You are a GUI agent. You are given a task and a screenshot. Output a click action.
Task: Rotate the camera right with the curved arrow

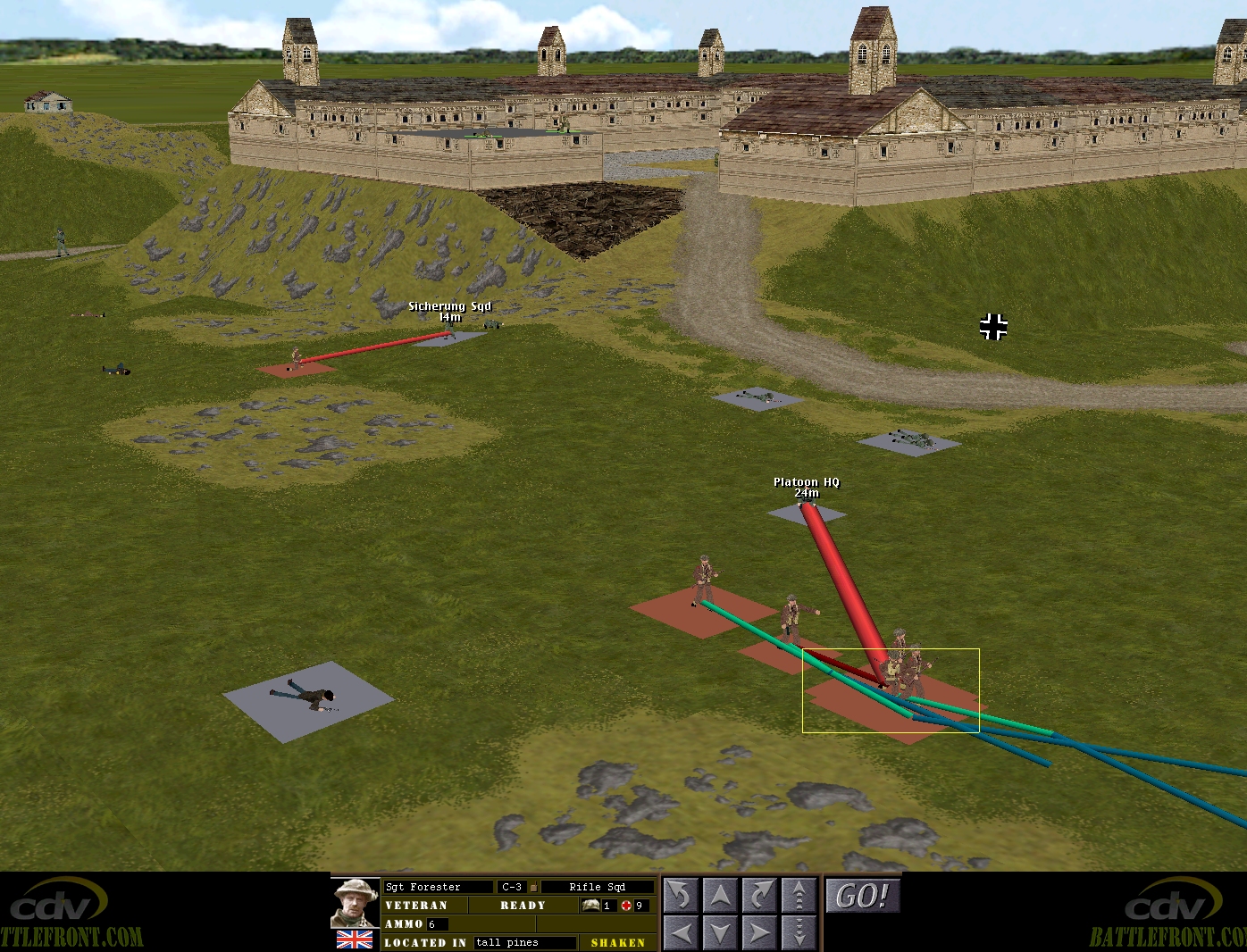pos(759,895)
